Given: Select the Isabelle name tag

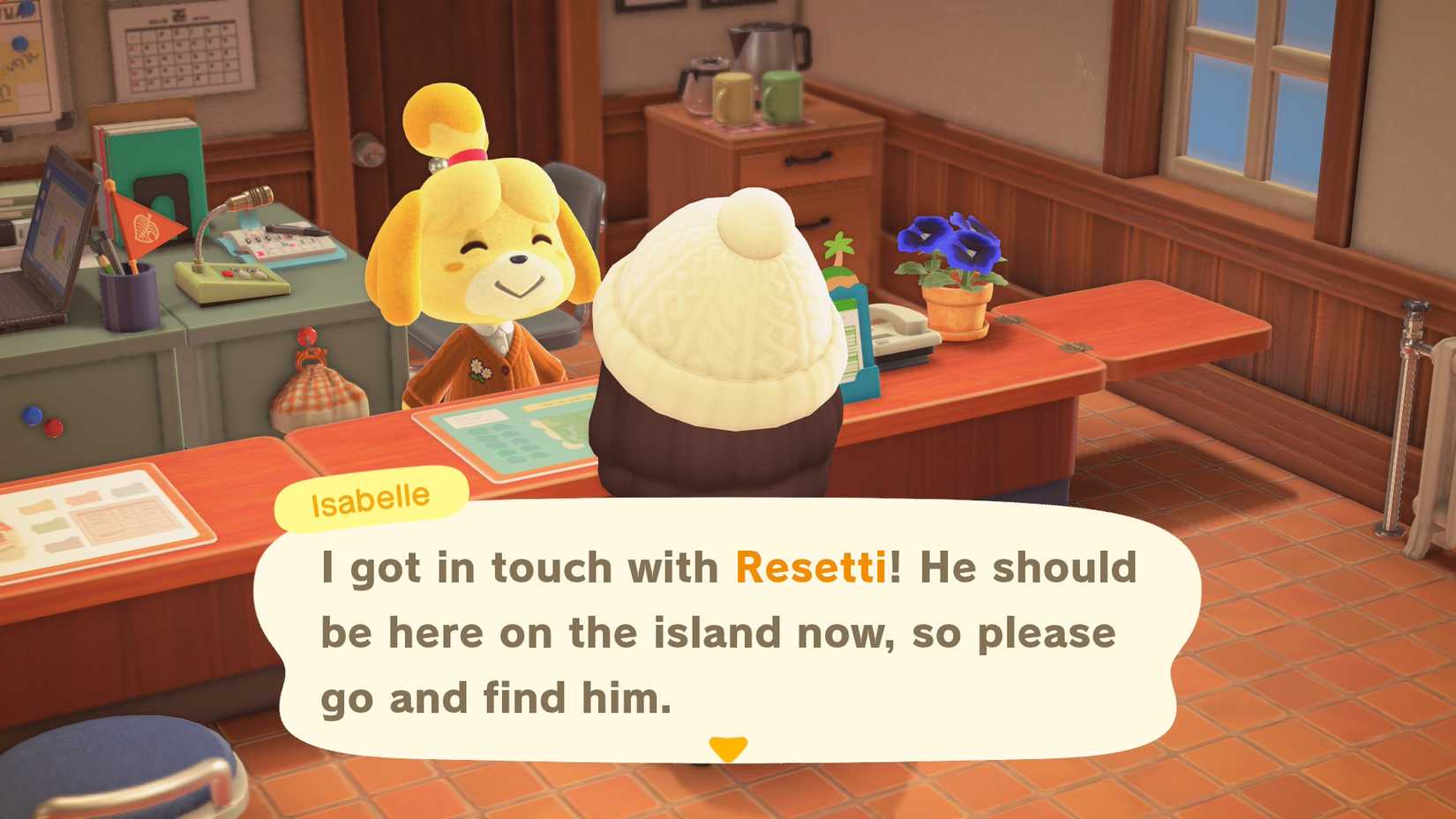Looking at the screenshot, I should [367, 497].
